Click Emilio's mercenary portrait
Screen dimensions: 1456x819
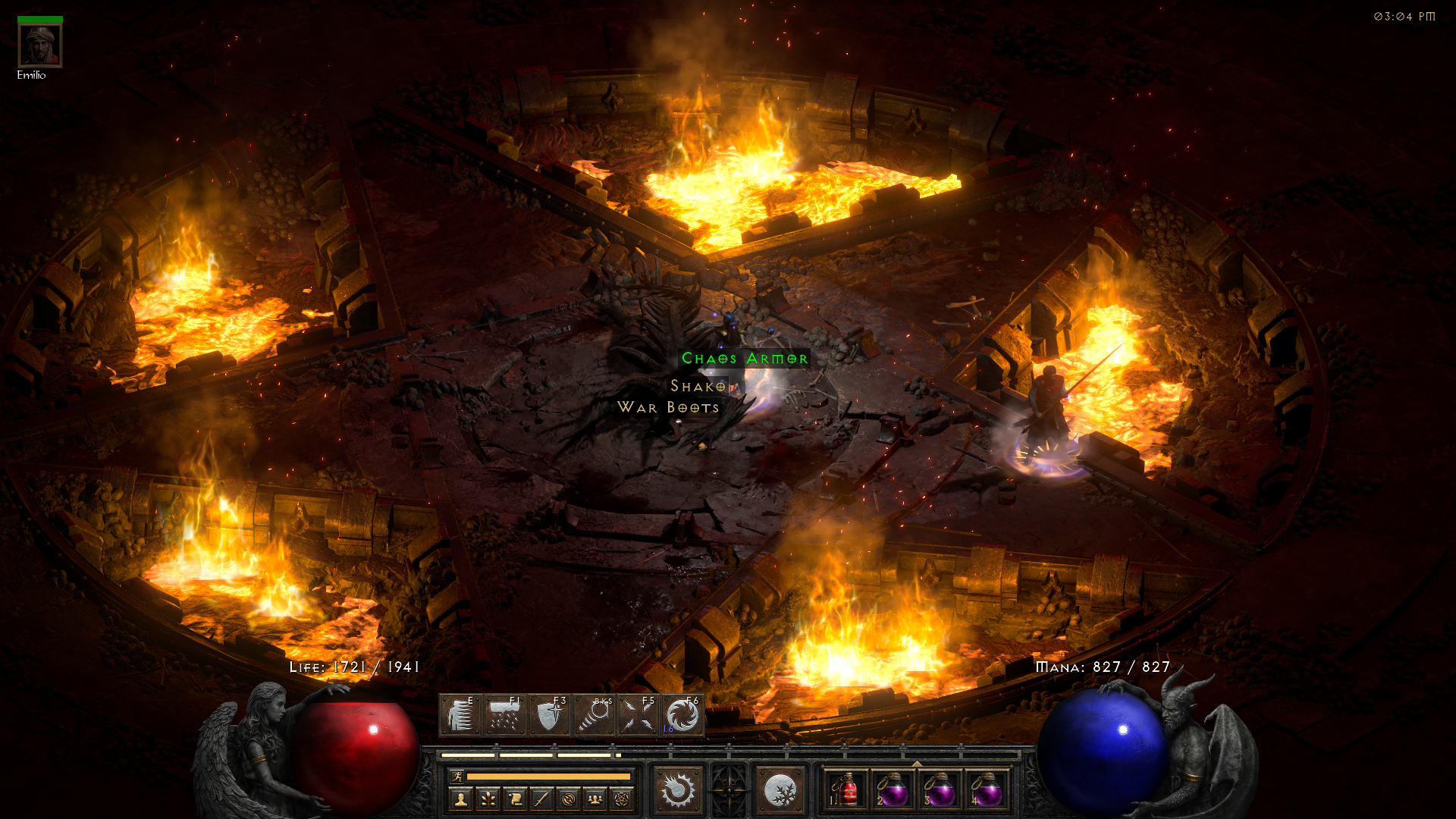(40, 45)
